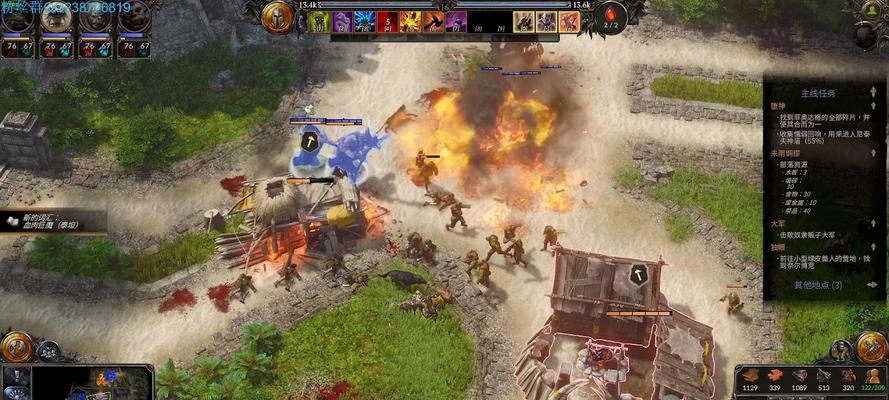
Task: Select the first hero portrait
Action: (17, 18)
